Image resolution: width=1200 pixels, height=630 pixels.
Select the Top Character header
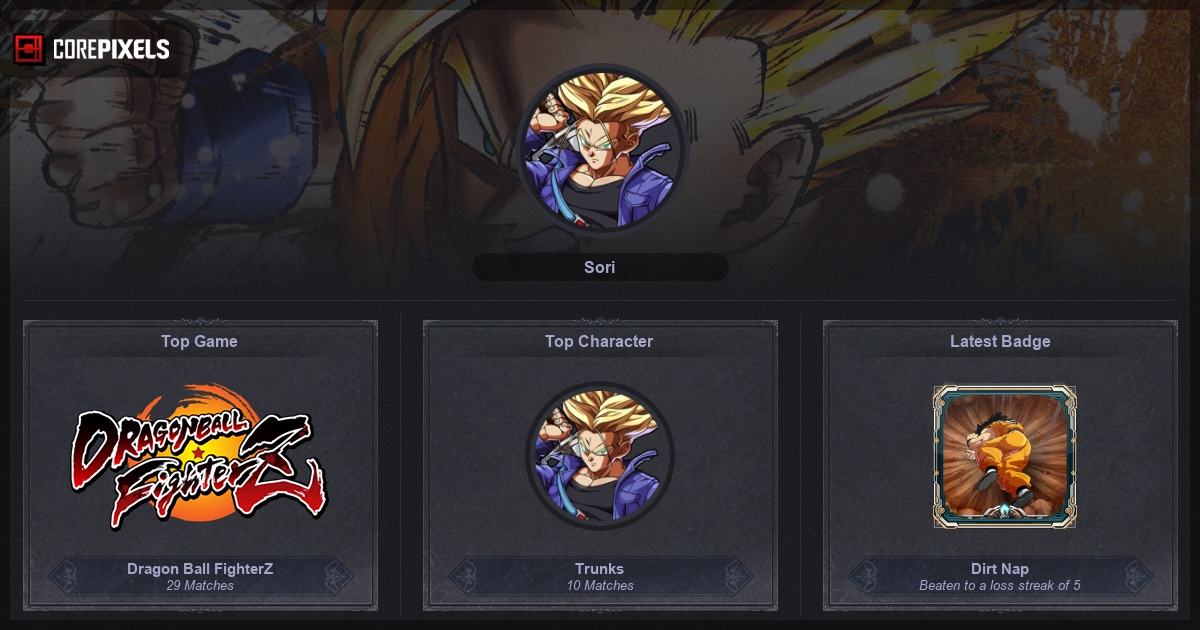click(599, 341)
